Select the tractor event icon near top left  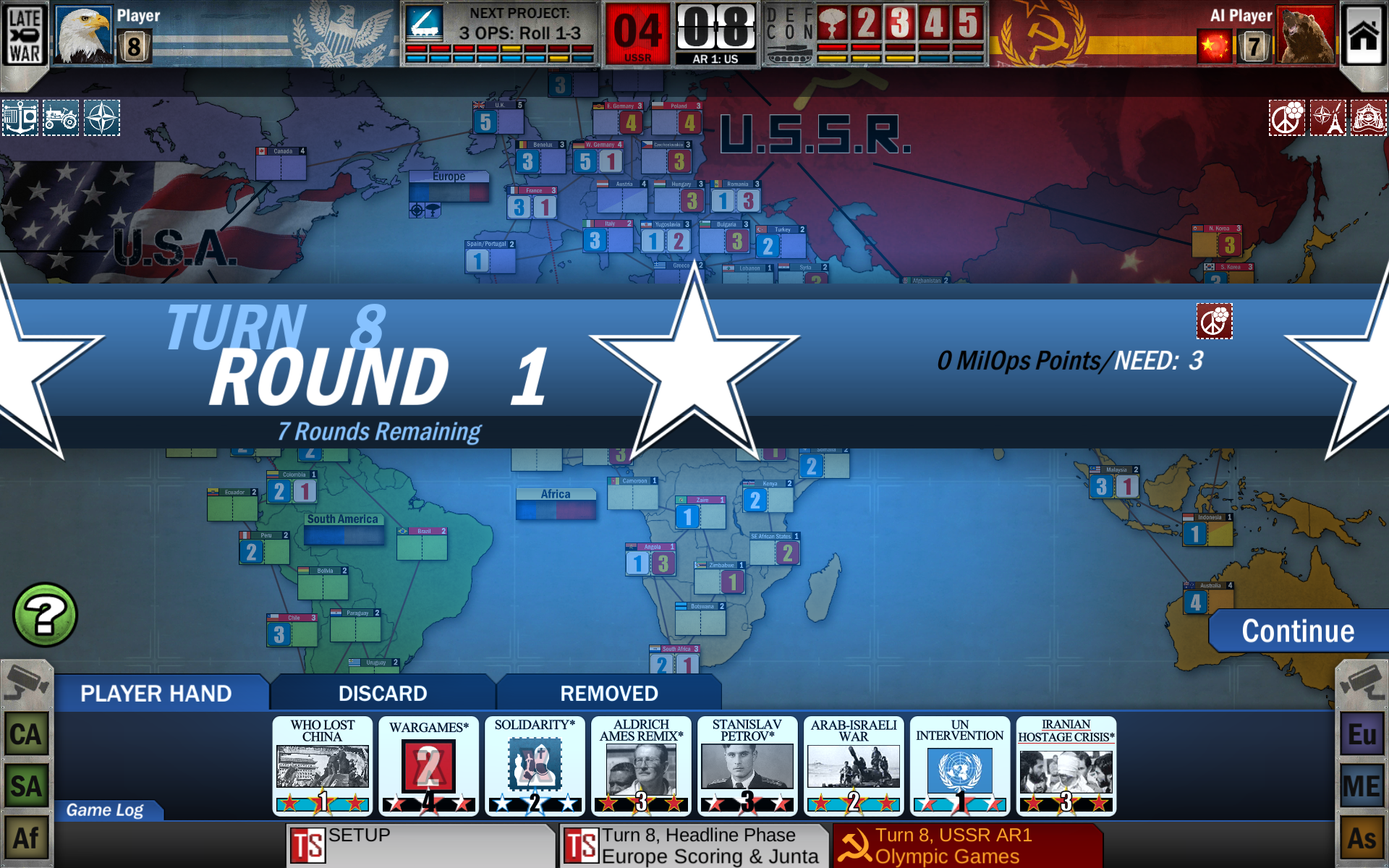(x=61, y=118)
